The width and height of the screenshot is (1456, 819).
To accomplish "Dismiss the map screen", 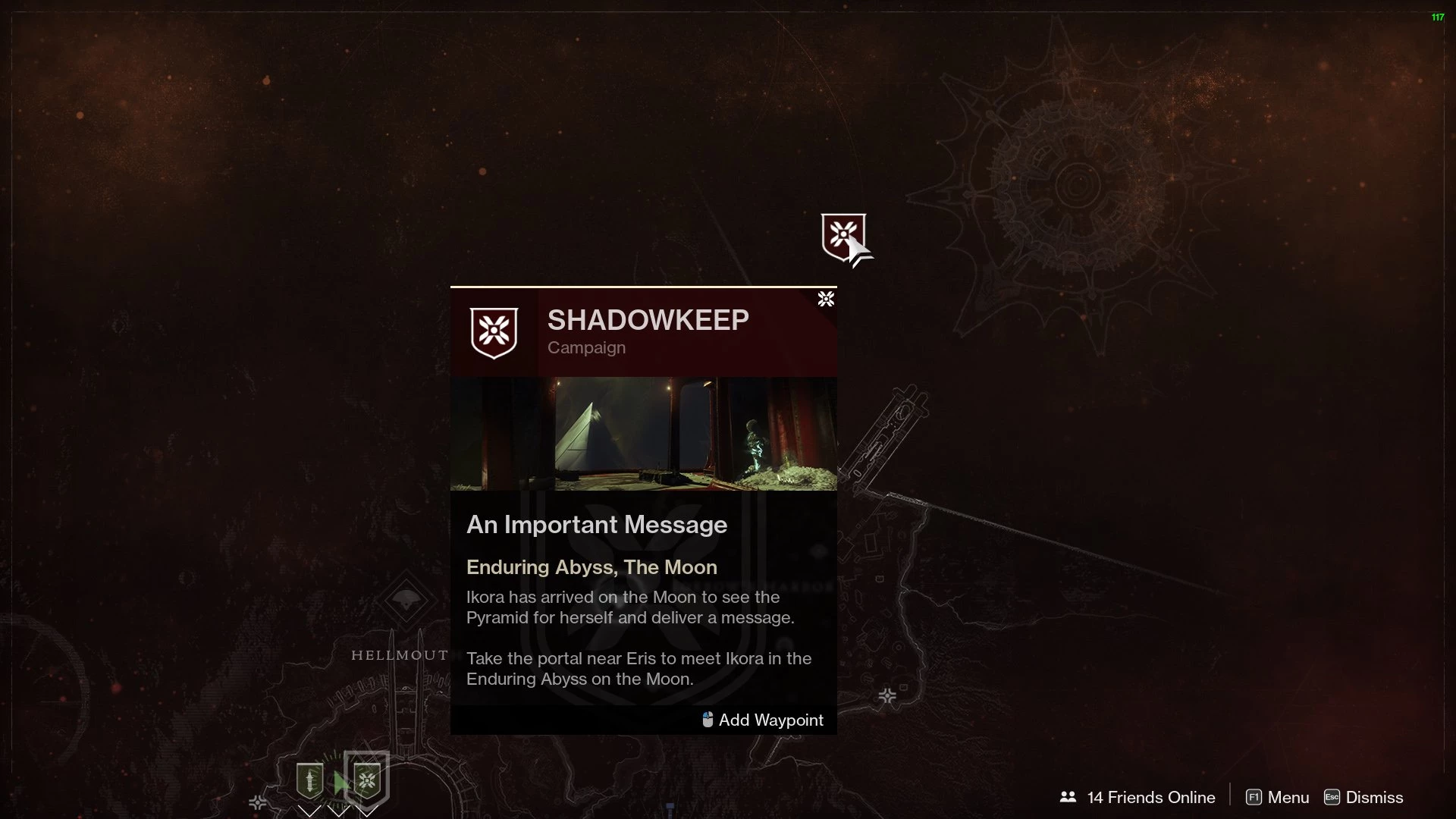I will [x=1363, y=797].
